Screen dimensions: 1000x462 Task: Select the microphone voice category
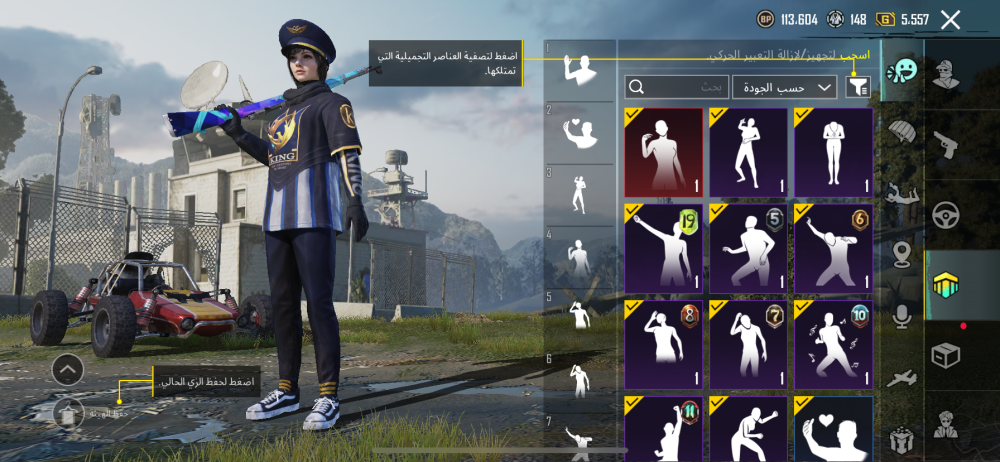902,317
